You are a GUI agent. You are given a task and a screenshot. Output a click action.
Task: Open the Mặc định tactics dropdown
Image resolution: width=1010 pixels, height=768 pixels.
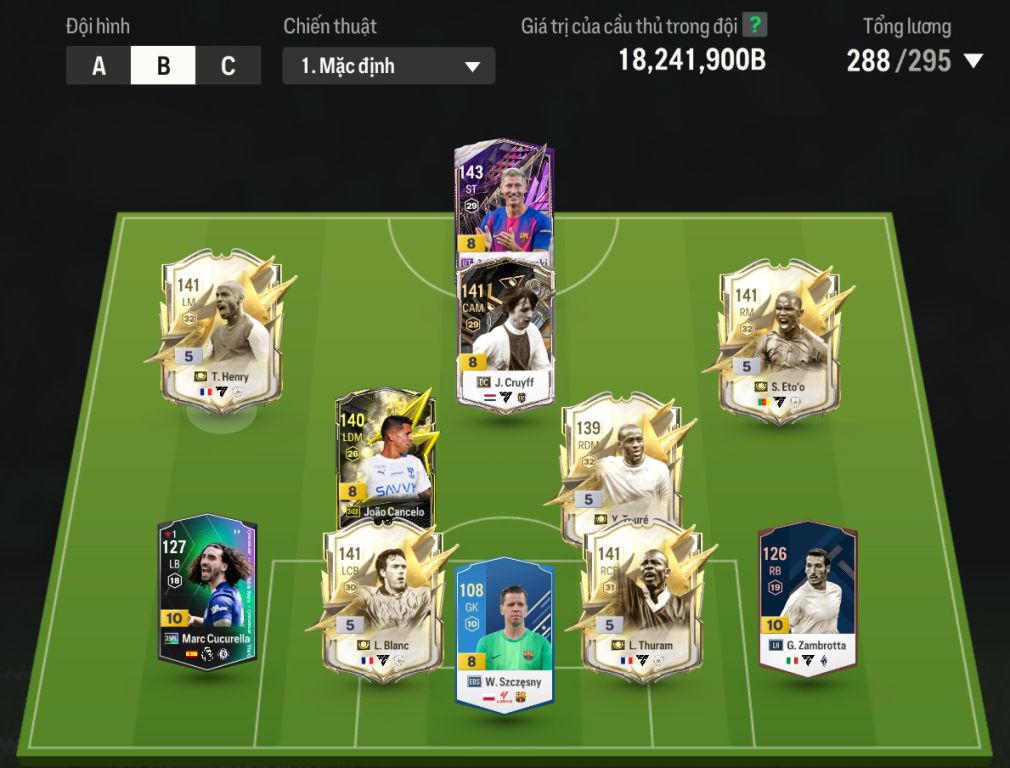[388, 67]
